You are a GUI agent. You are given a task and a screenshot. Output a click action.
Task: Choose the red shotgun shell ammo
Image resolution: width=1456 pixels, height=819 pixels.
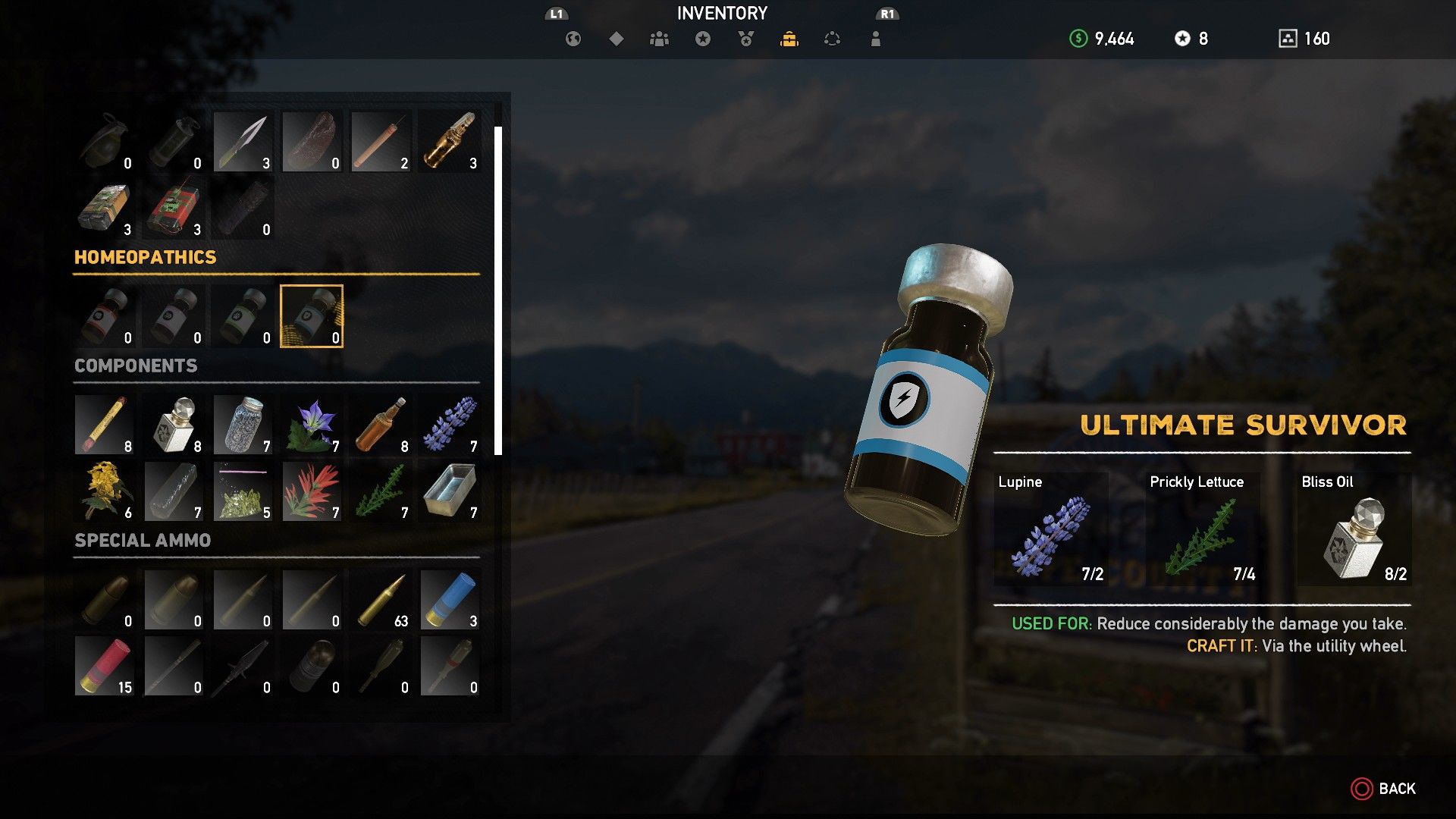click(x=105, y=667)
